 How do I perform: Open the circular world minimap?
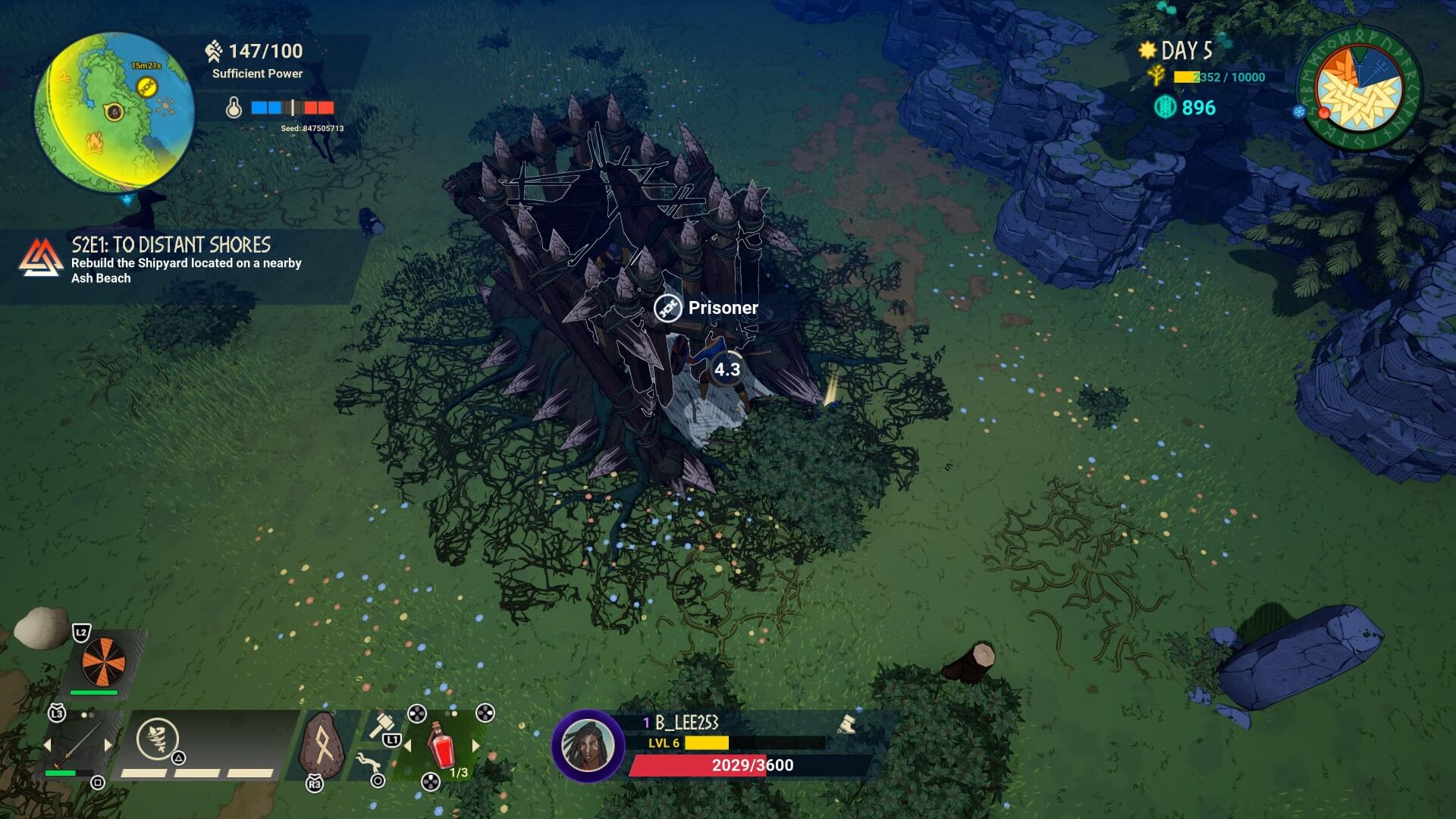tap(114, 111)
